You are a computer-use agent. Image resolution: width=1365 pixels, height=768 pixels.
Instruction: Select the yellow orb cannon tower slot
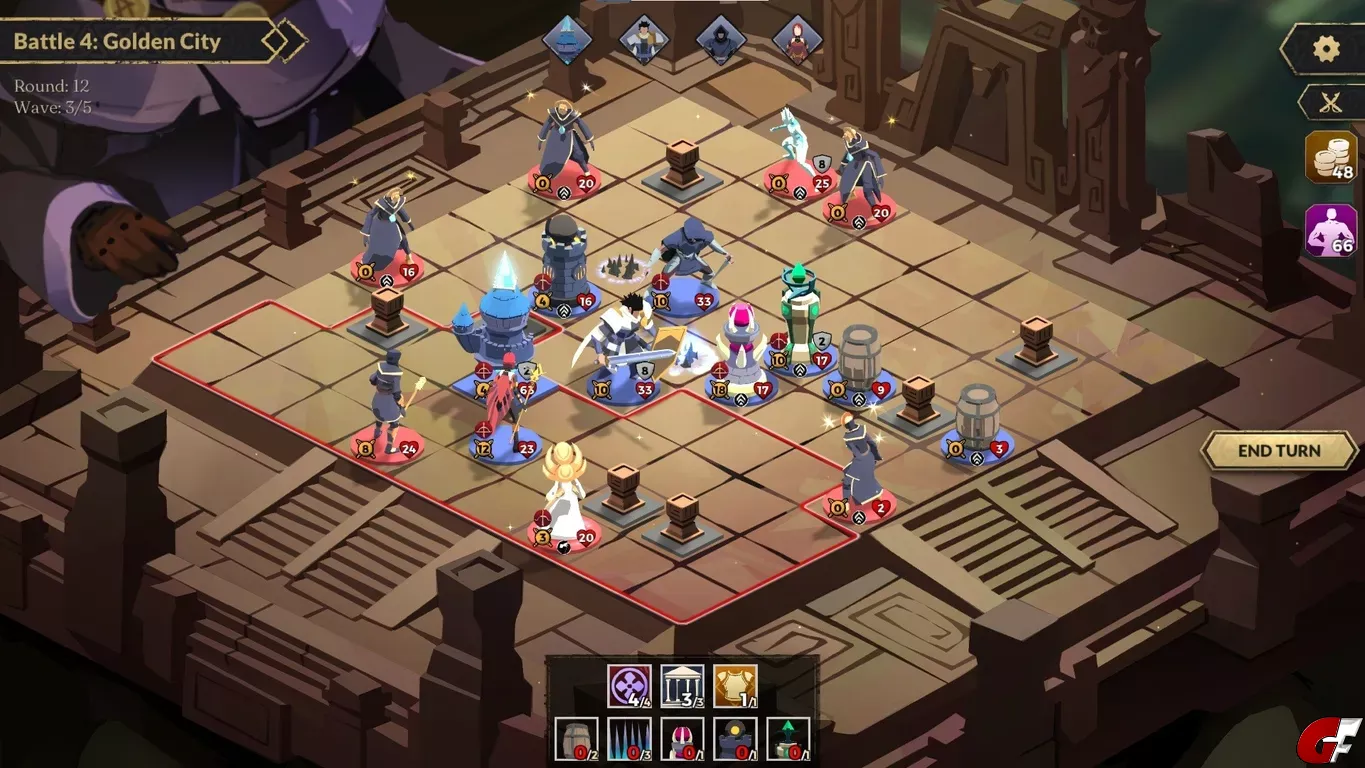(735, 739)
